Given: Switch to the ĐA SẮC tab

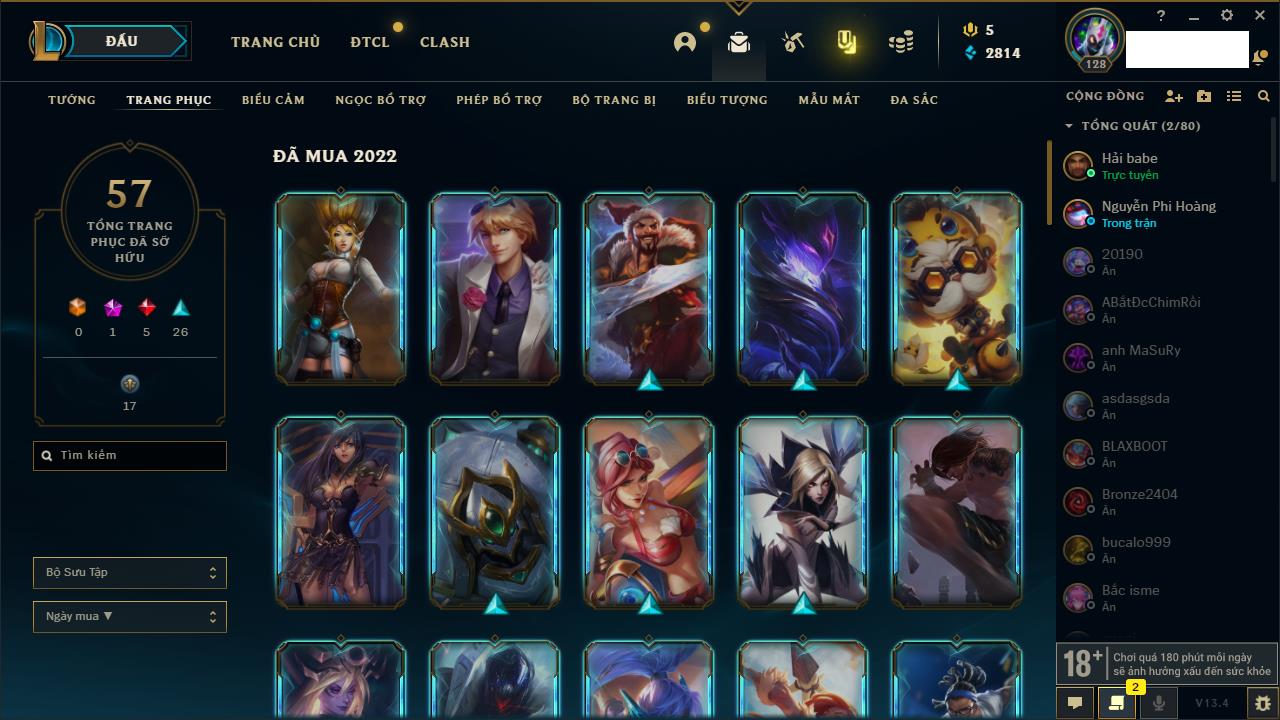Looking at the screenshot, I should 914,100.
